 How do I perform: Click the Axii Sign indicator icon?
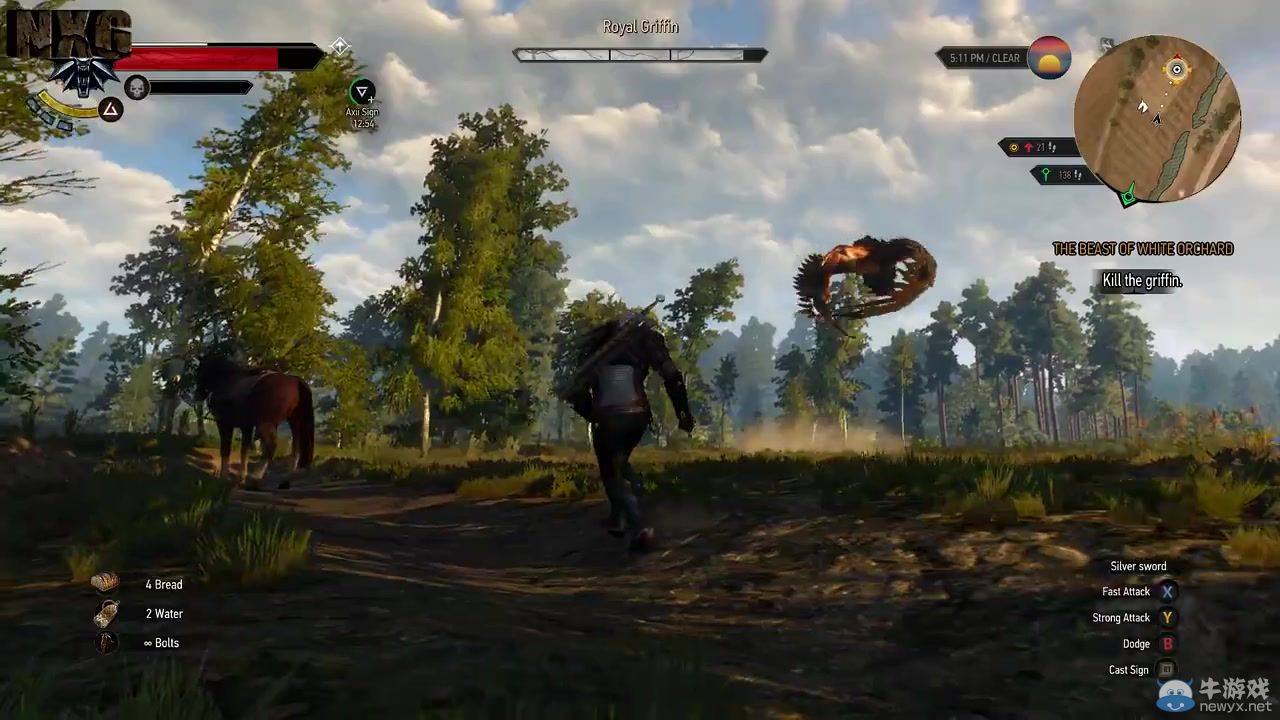coord(361,92)
